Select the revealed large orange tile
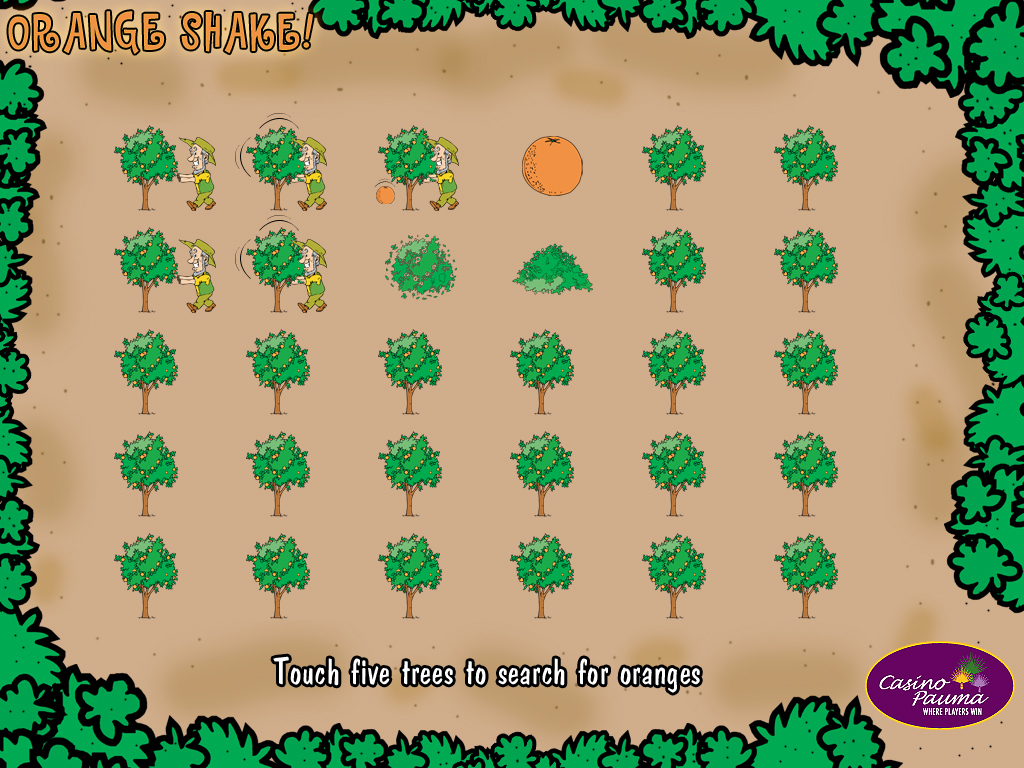 (x=551, y=166)
